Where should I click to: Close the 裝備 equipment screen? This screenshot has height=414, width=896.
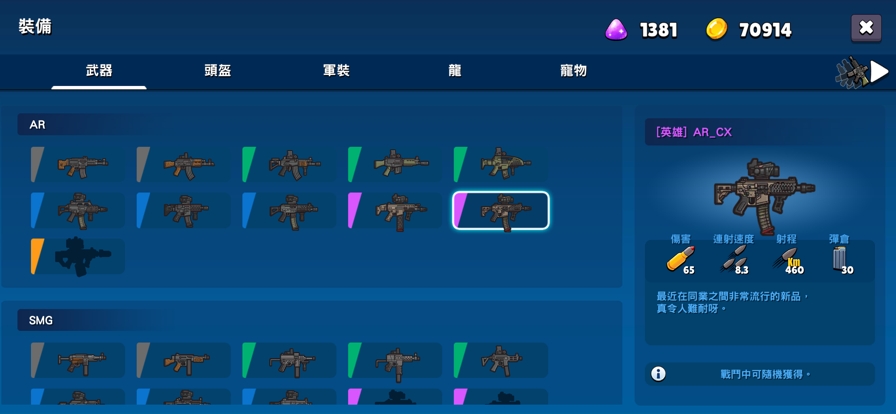click(x=866, y=28)
